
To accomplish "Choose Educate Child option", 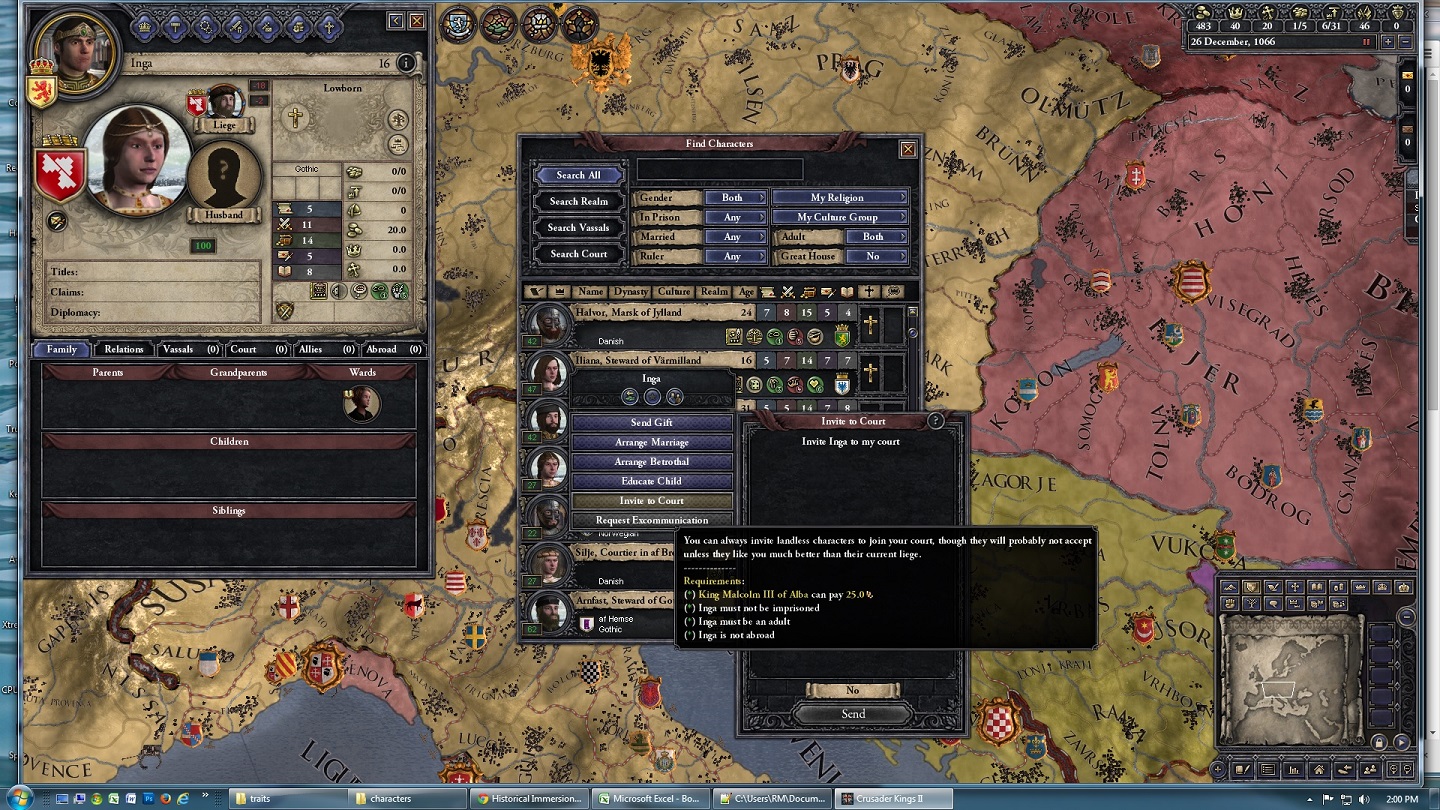I will click(651, 481).
